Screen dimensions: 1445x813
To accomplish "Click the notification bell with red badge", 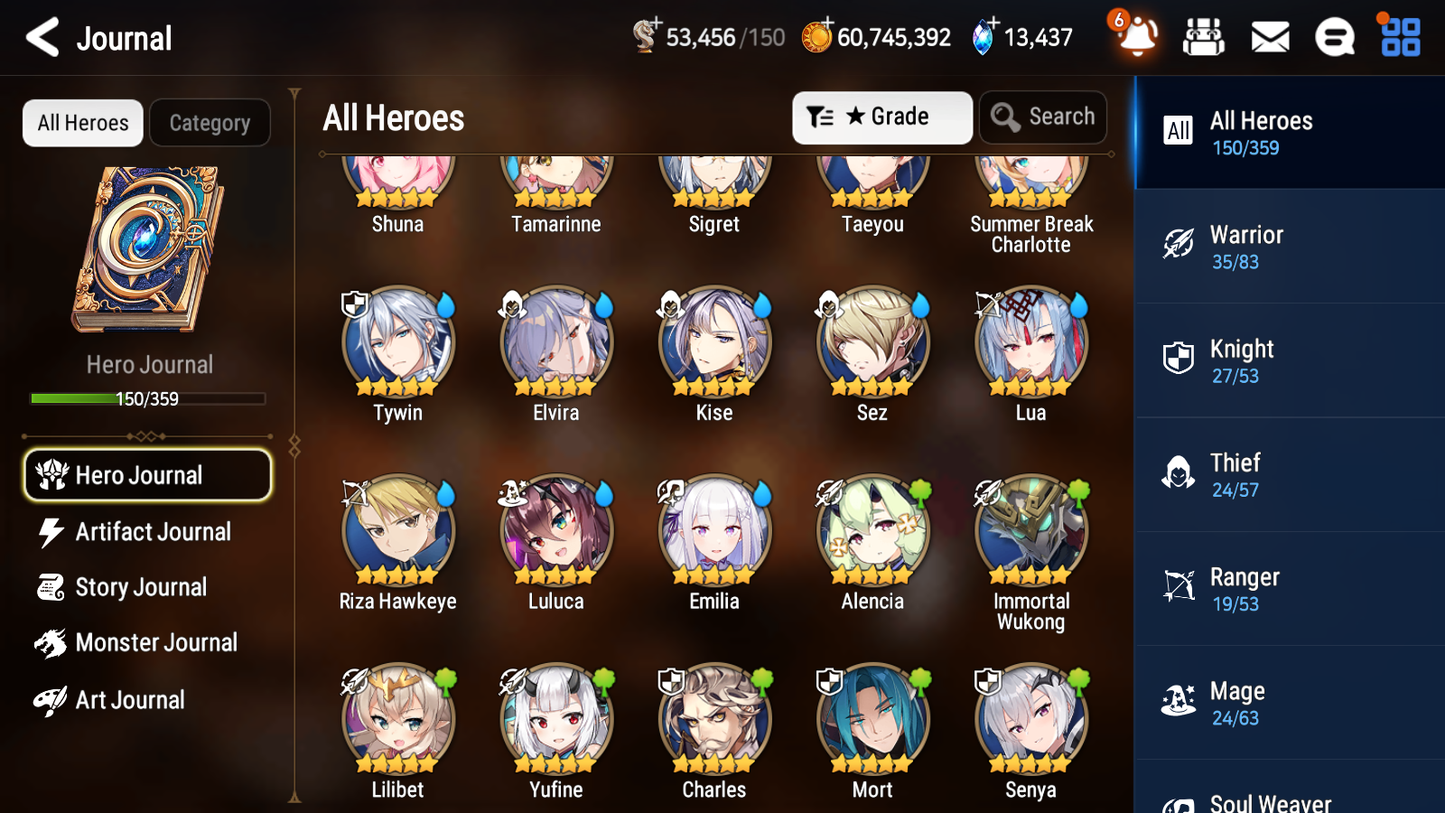I will pyautogui.click(x=1136, y=36).
